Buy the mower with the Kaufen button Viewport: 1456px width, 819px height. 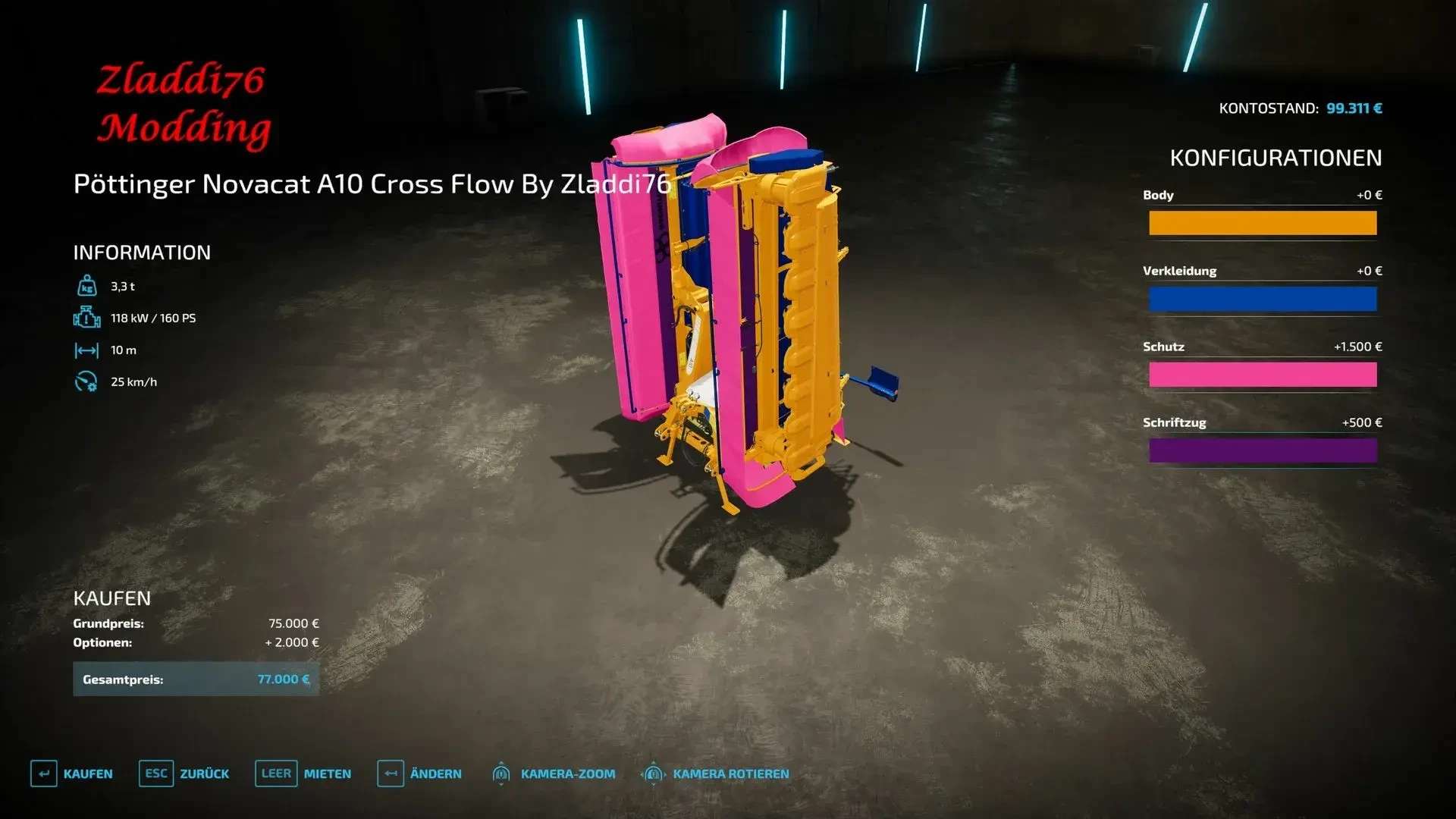point(72,773)
